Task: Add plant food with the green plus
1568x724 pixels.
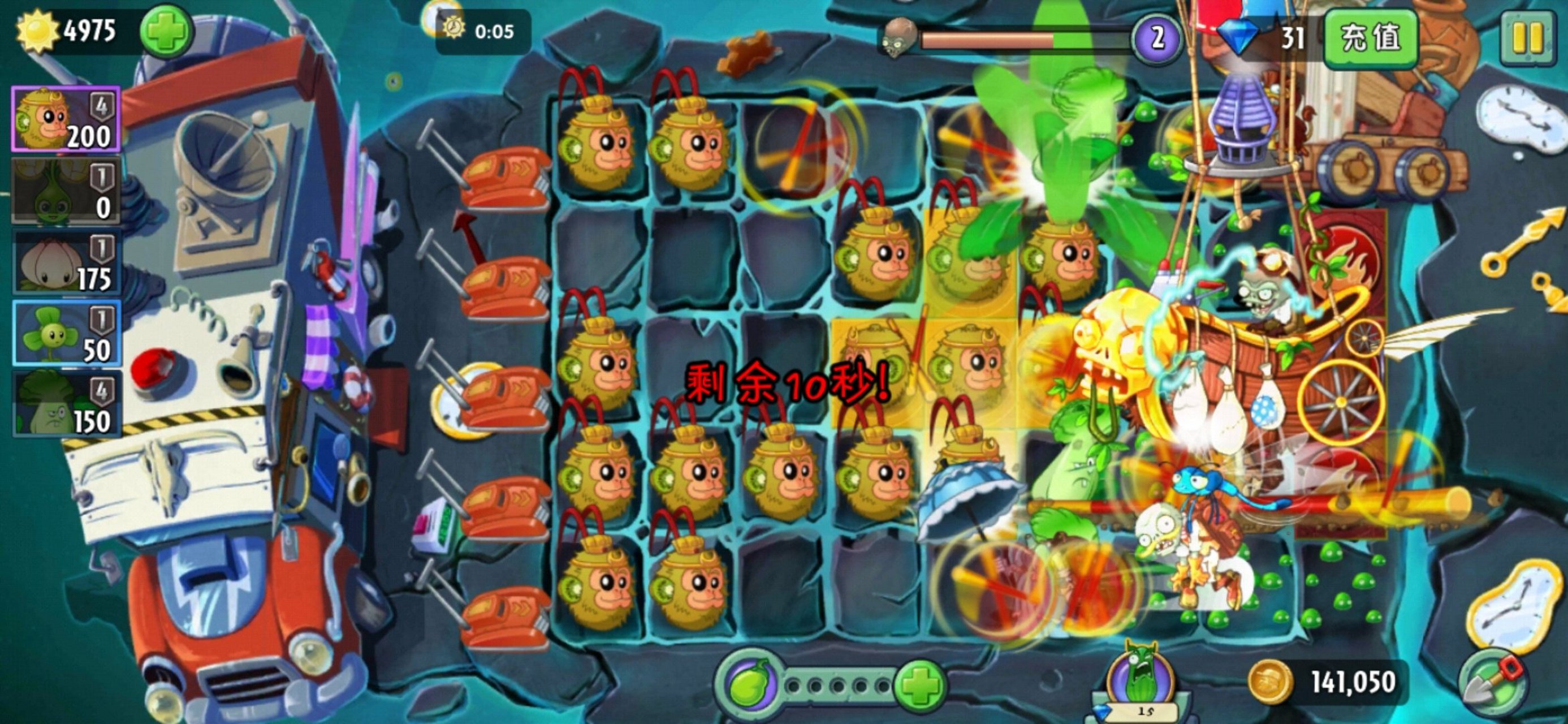Action: pyautogui.click(x=919, y=686)
